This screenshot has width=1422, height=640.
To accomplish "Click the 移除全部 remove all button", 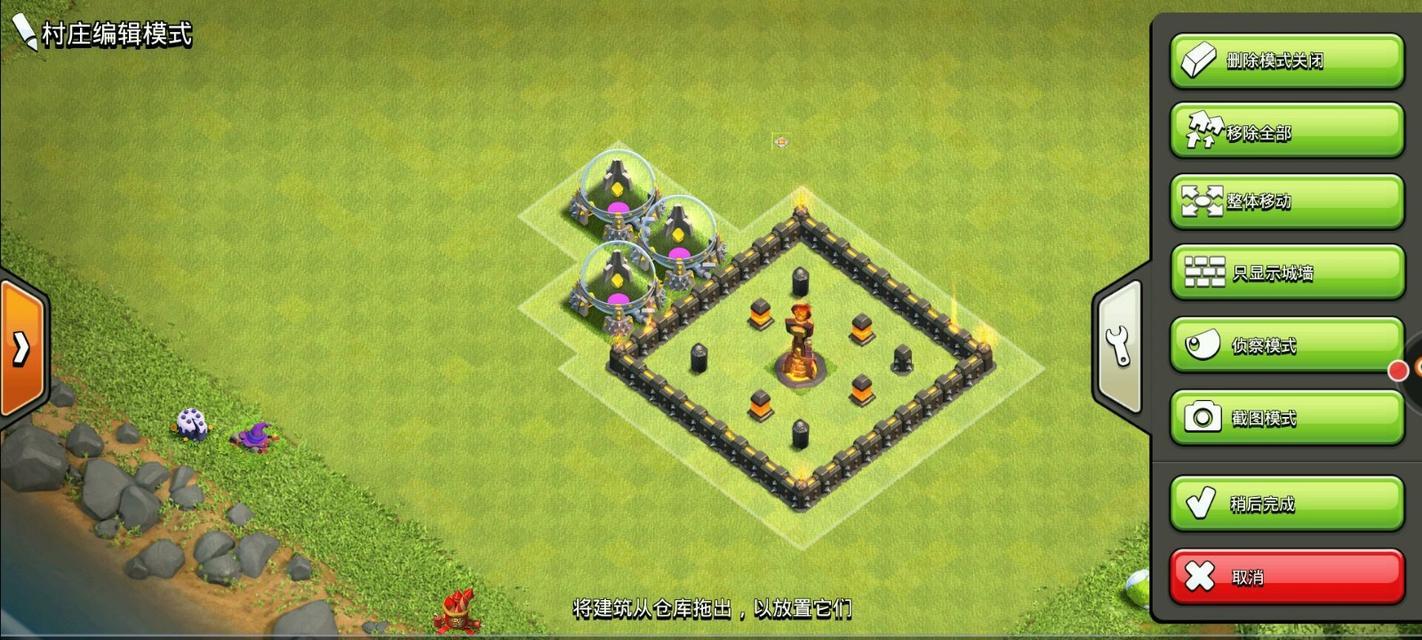I will pyautogui.click(x=1286, y=132).
